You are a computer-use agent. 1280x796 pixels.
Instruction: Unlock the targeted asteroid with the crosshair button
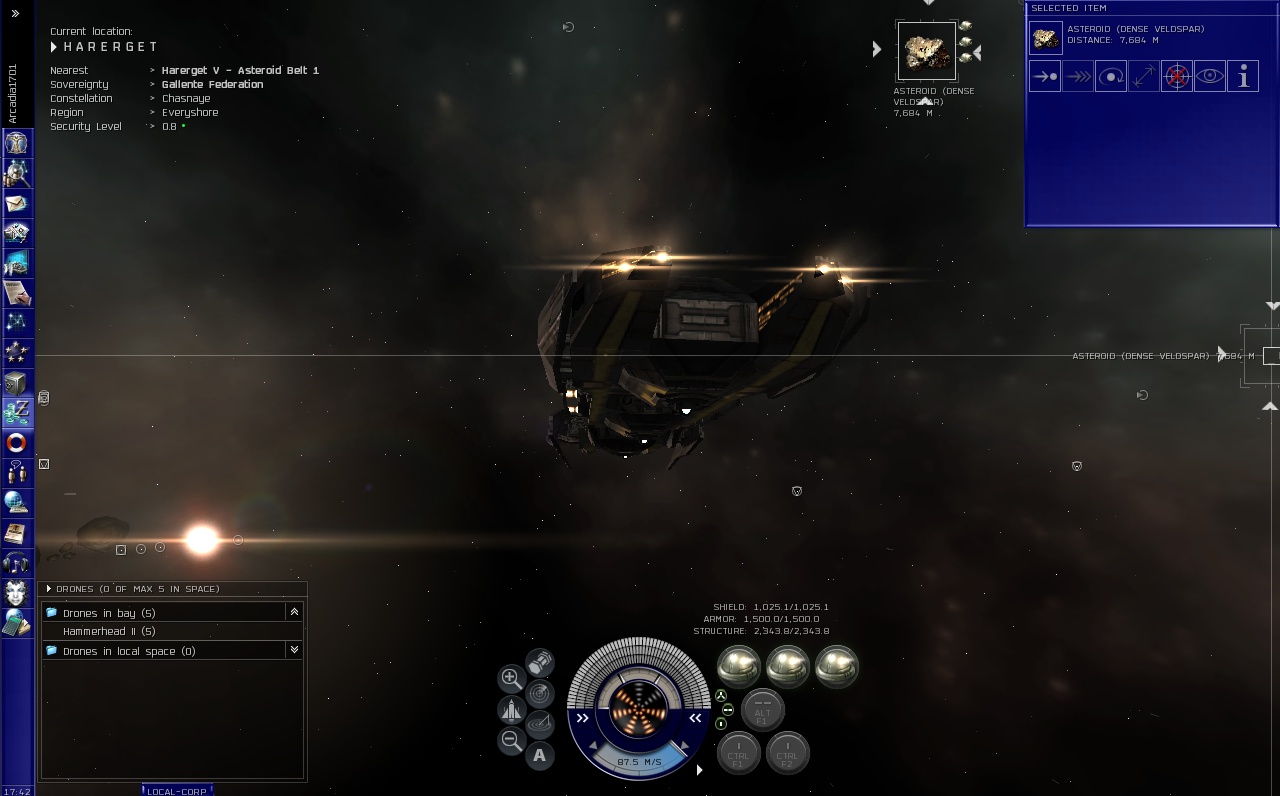point(1177,76)
